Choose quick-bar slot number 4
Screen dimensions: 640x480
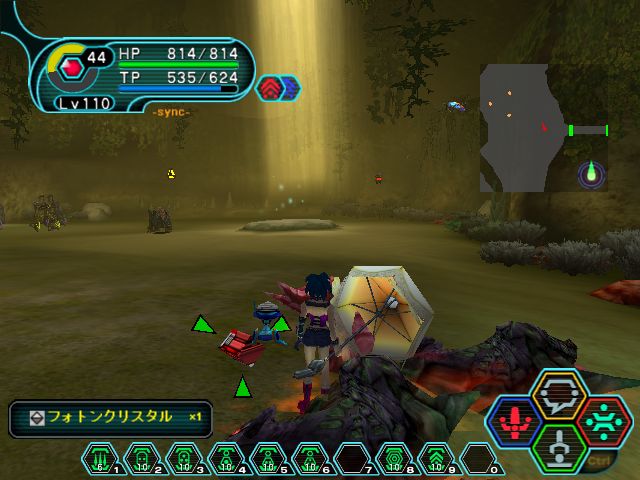pos(227,458)
